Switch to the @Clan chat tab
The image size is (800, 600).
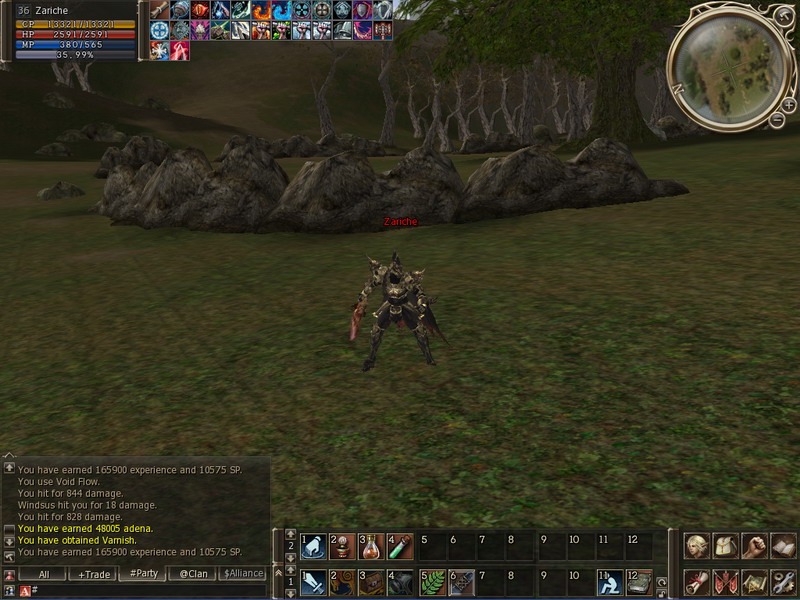point(193,574)
